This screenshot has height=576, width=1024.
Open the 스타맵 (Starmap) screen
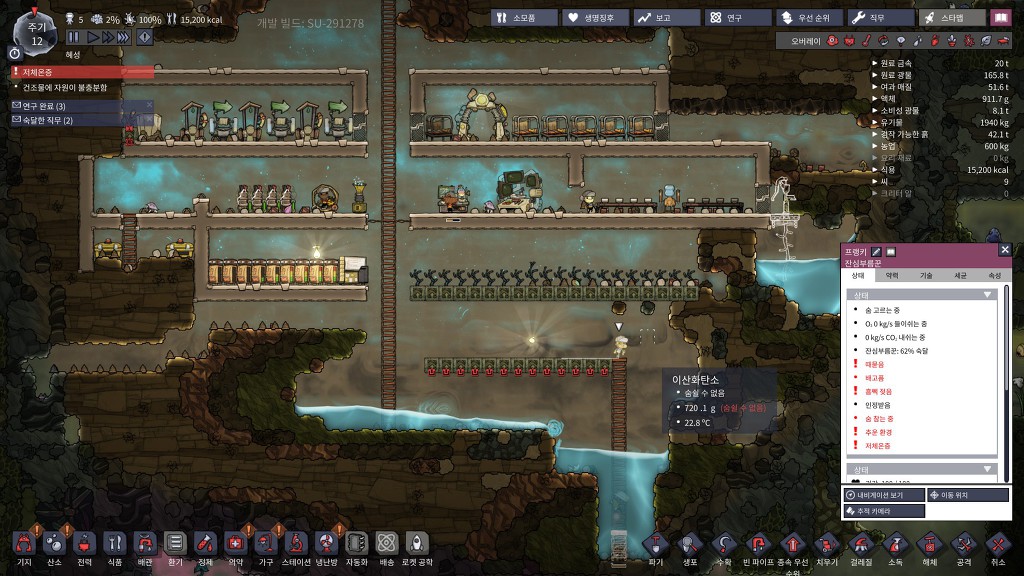950,18
